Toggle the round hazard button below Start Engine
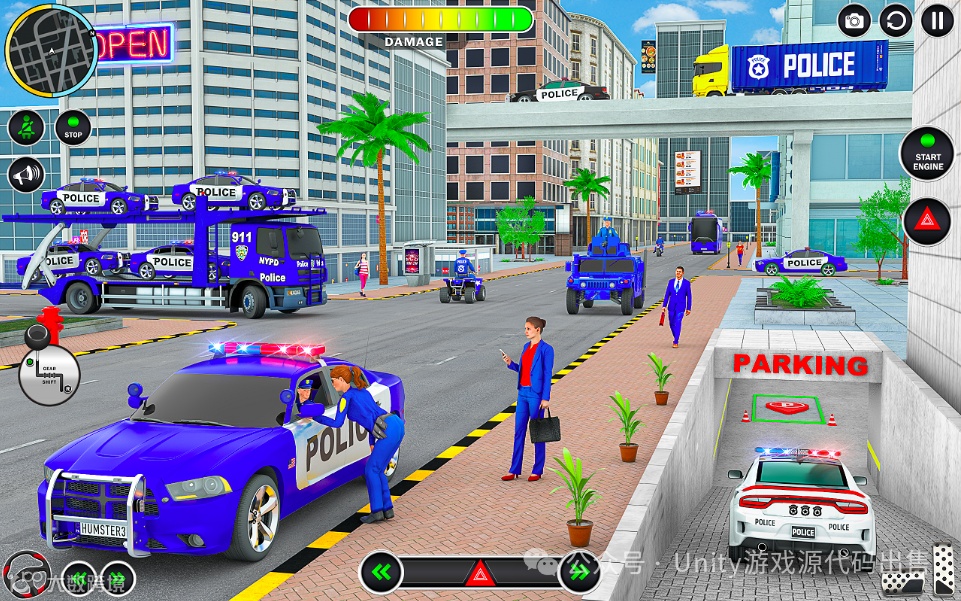 [927, 221]
